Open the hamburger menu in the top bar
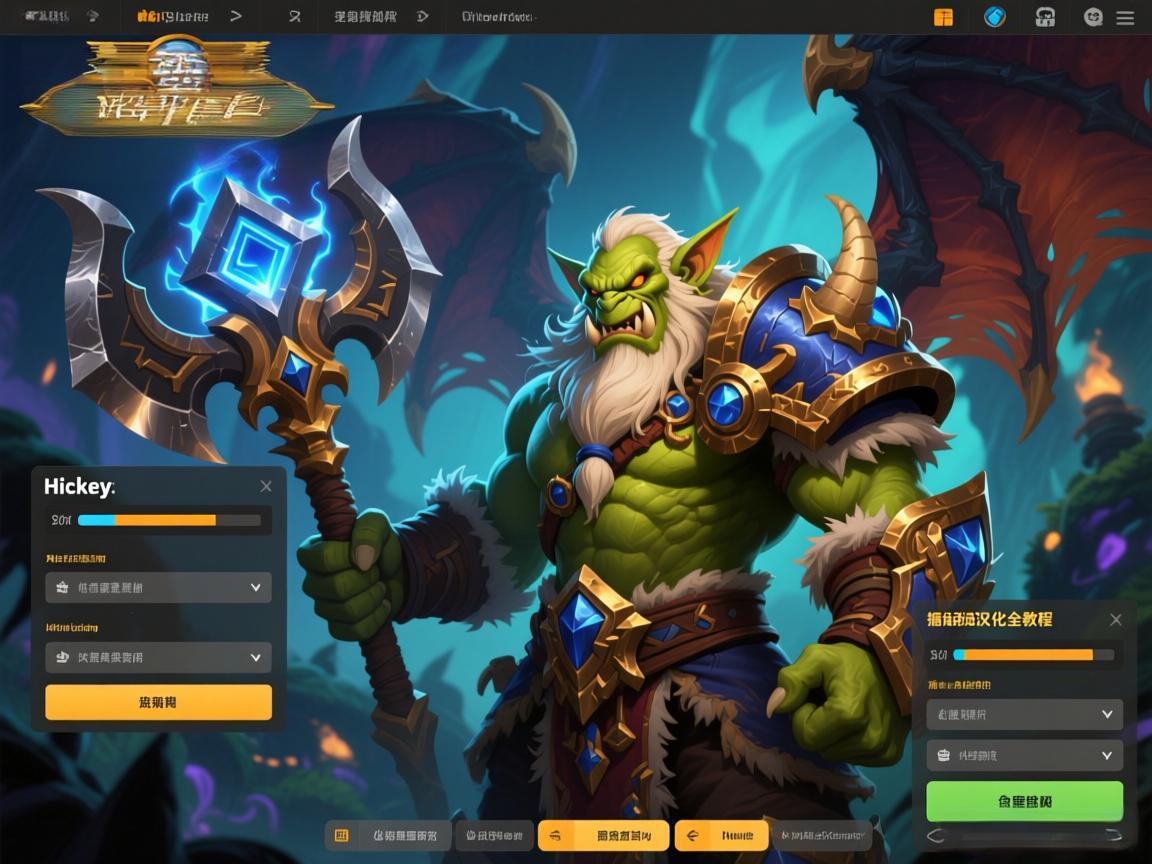The width and height of the screenshot is (1152, 864). click(x=1125, y=17)
